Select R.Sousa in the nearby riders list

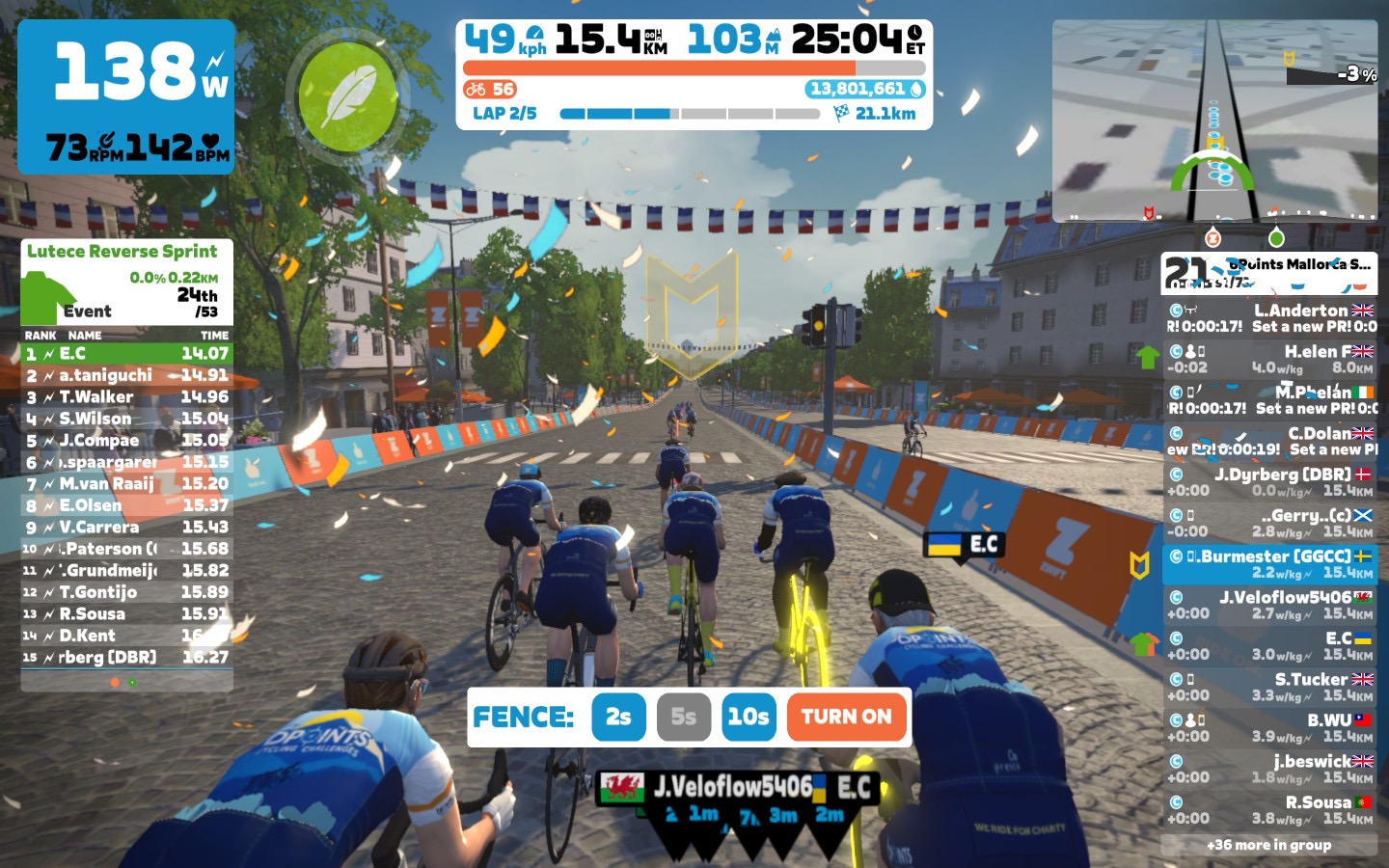tap(1269, 810)
